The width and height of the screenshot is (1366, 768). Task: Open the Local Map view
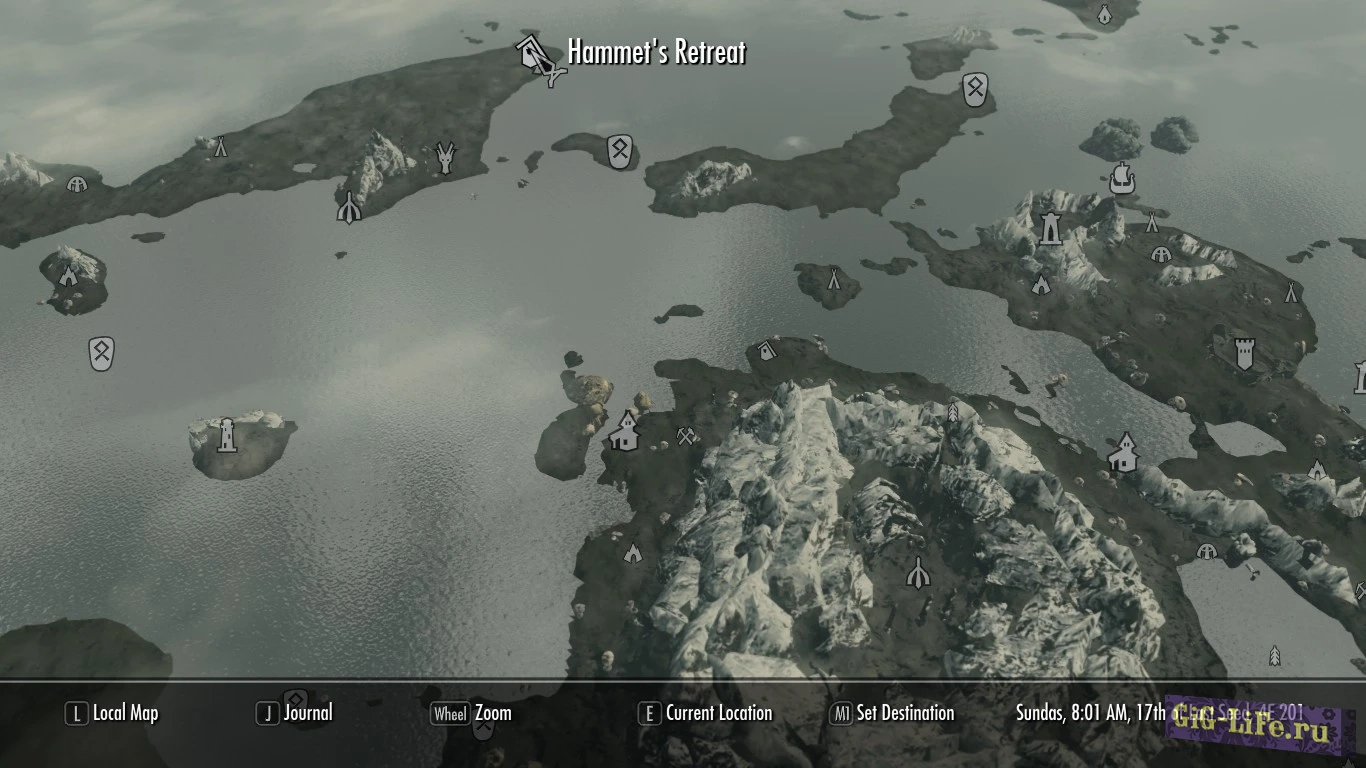point(112,713)
